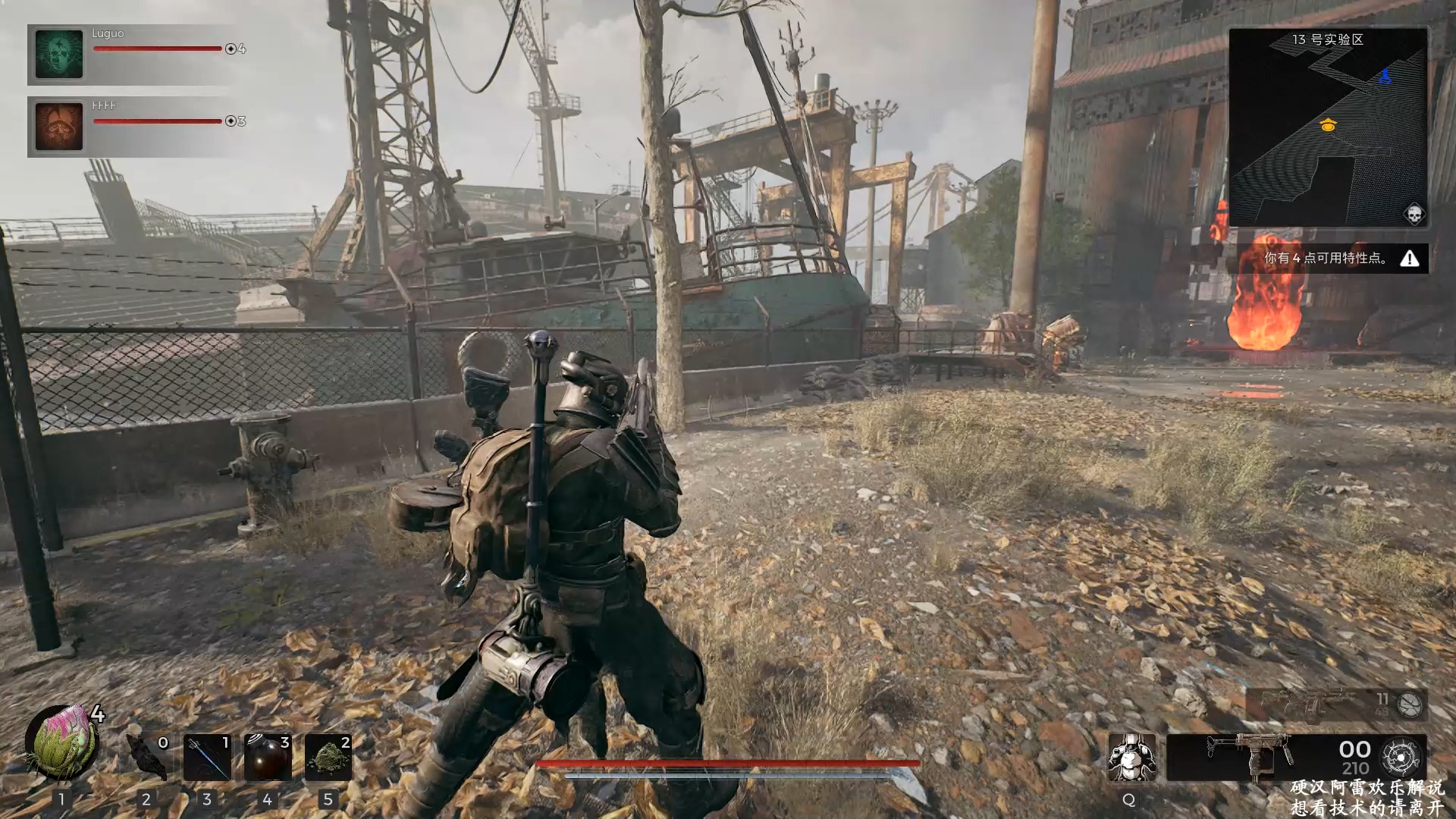Open the available trait points notification

(x=1333, y=259)
